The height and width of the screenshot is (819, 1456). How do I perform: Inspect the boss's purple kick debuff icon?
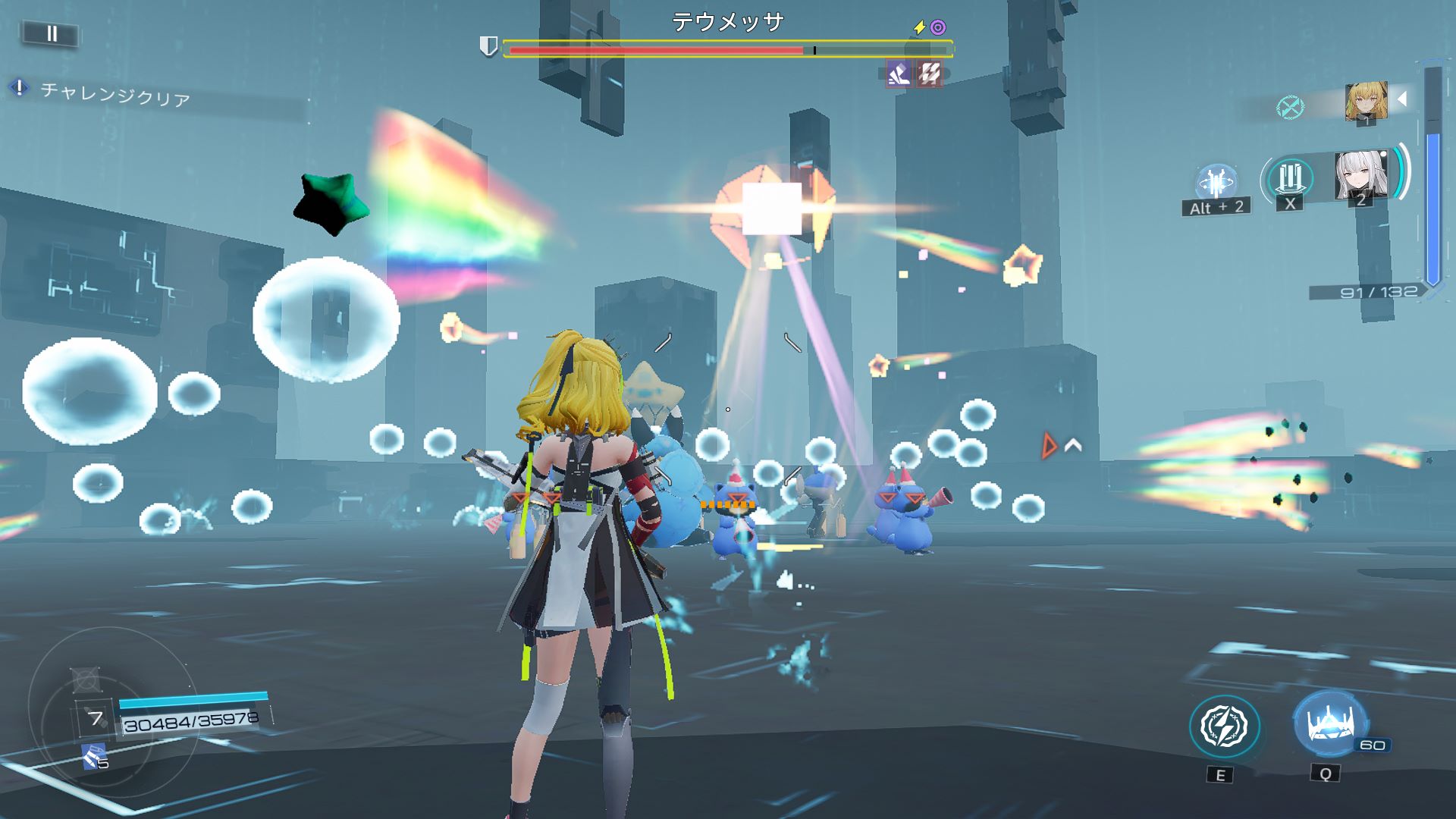coord(899,74)
